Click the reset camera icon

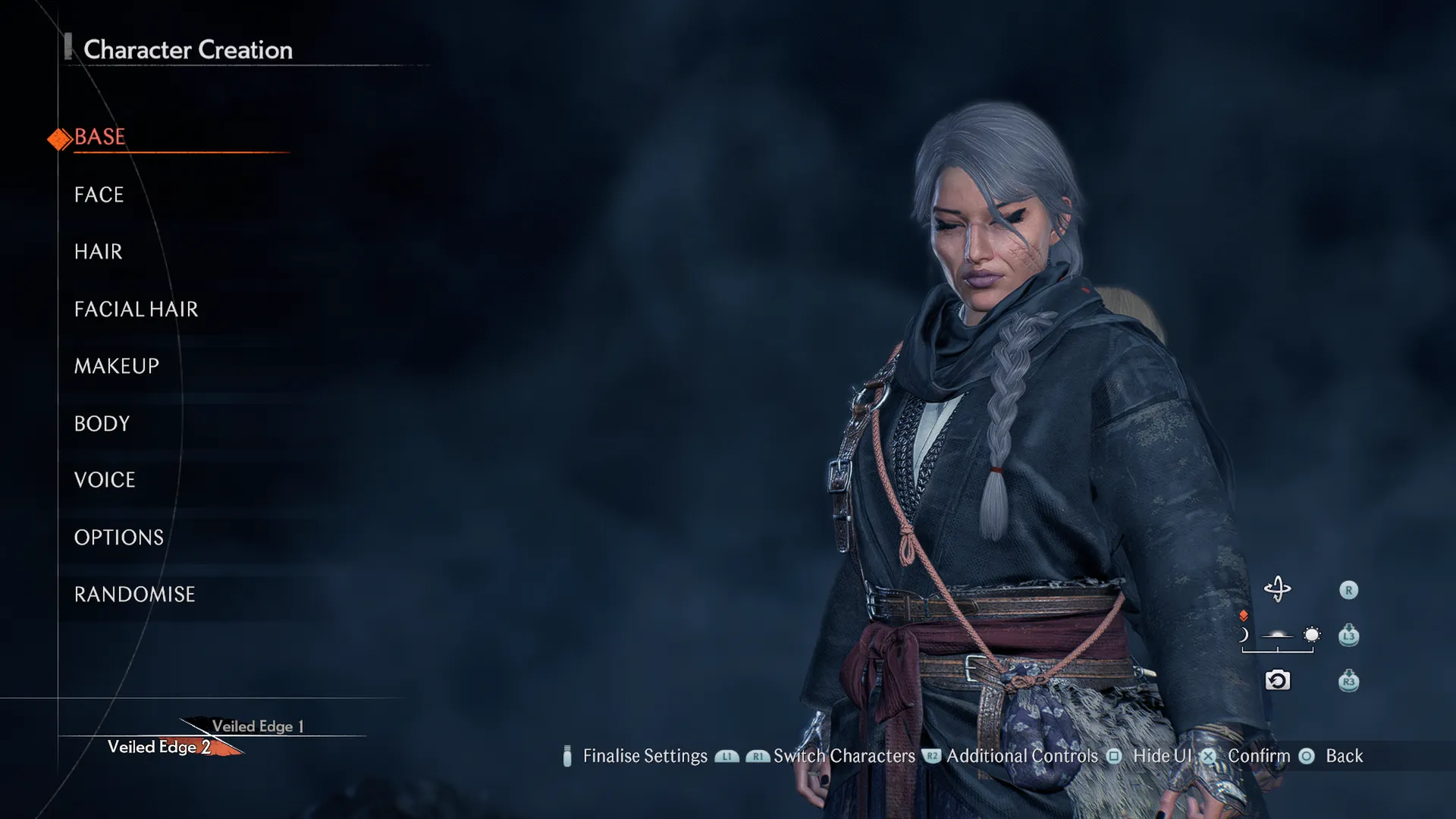(x=1277, y=680)
